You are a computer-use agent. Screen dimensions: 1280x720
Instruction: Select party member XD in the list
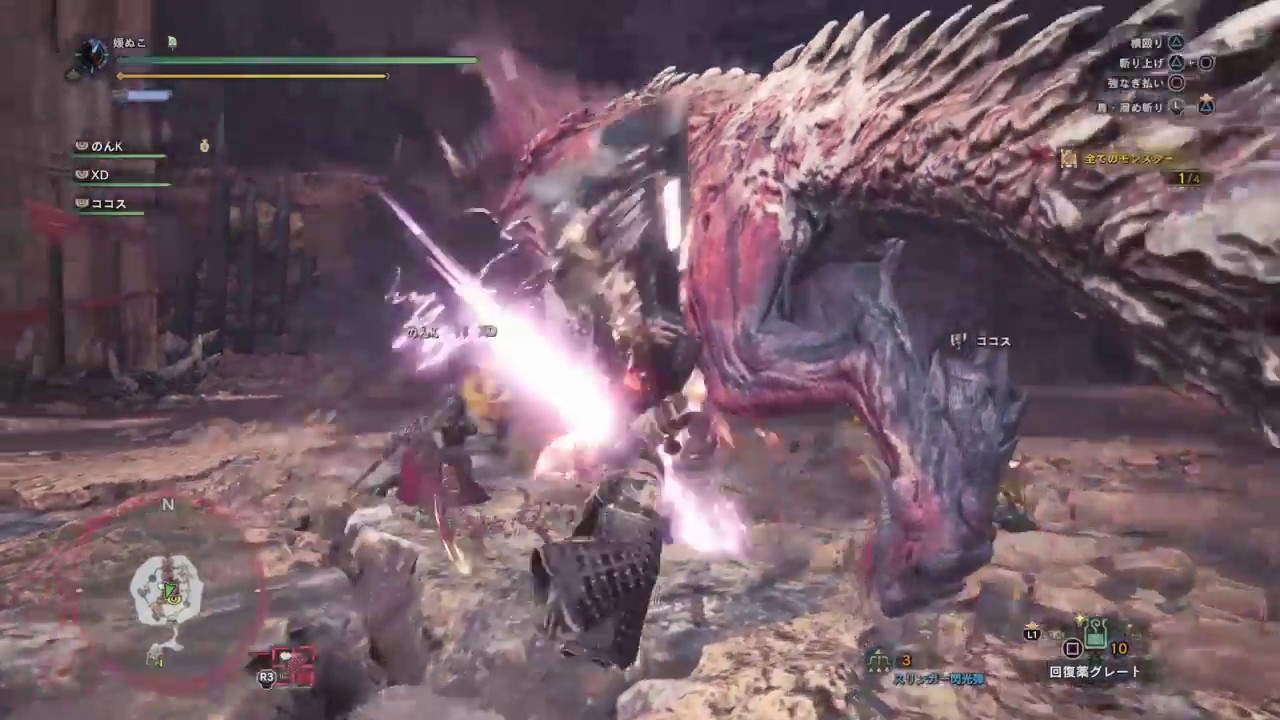[x=99, y=175]
